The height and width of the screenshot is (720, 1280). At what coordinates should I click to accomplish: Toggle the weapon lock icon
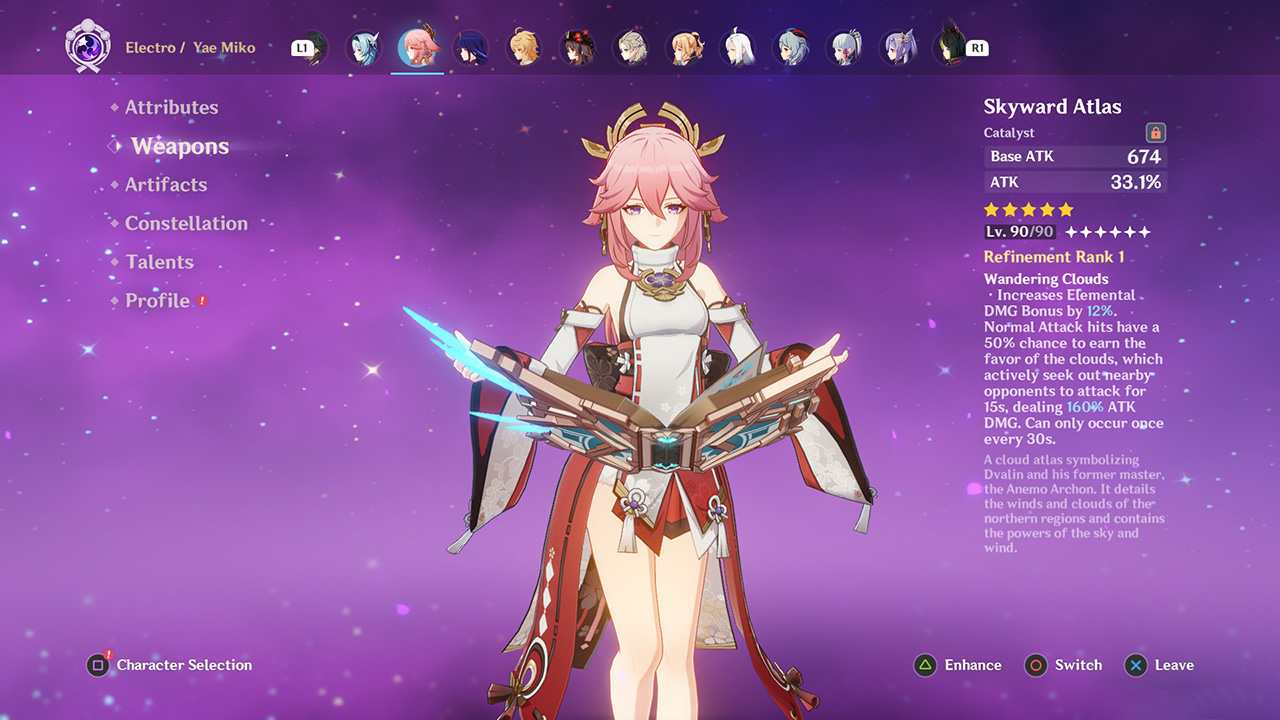1155,133
